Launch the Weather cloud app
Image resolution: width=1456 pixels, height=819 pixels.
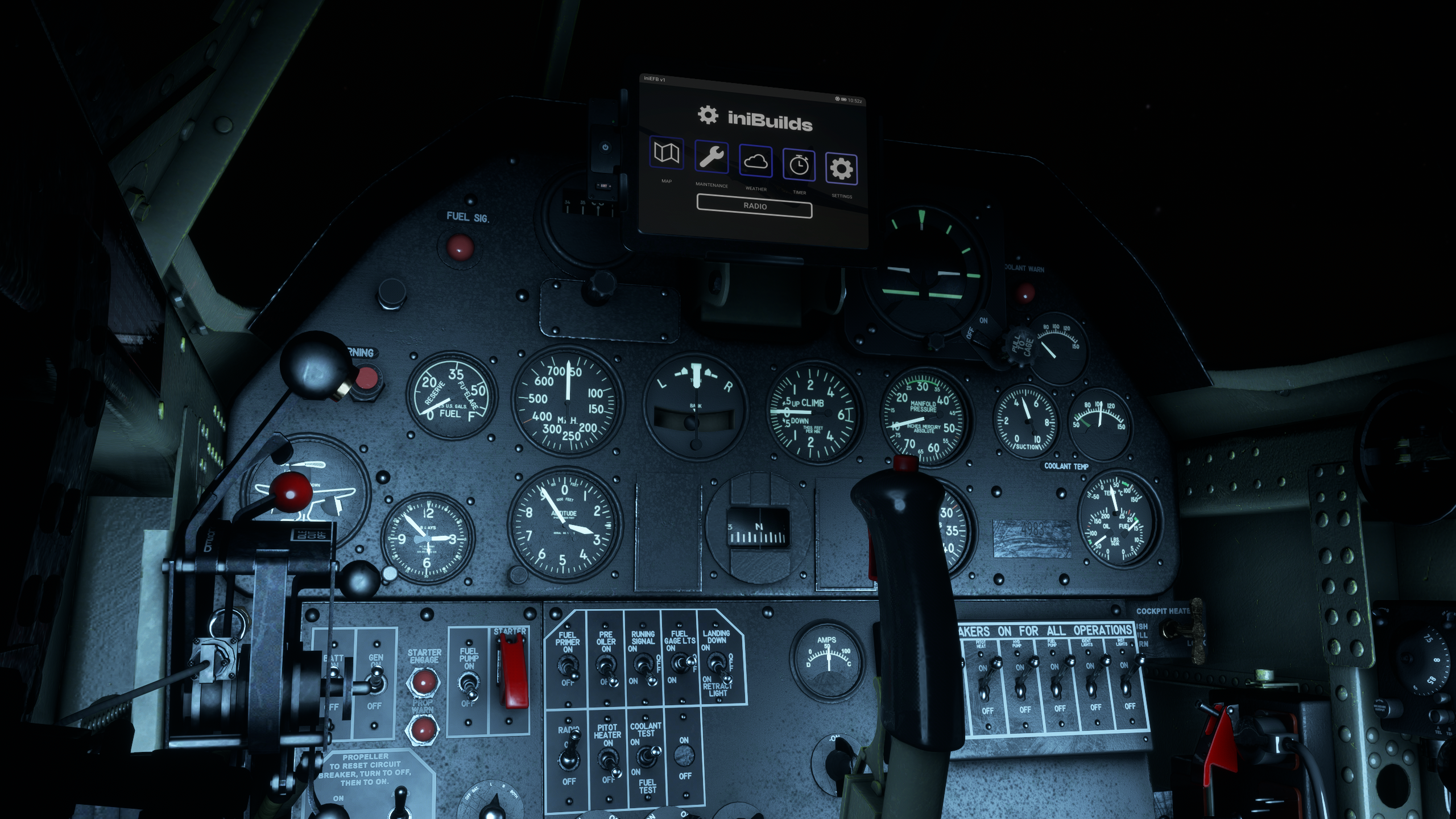point(755,161)
